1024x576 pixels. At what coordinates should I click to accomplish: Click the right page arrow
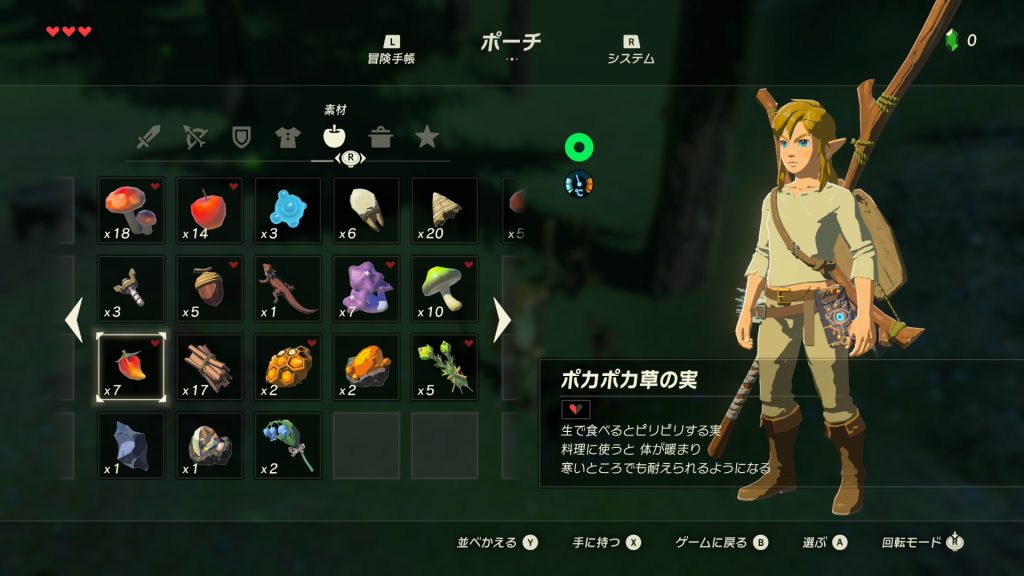(502, 320)
